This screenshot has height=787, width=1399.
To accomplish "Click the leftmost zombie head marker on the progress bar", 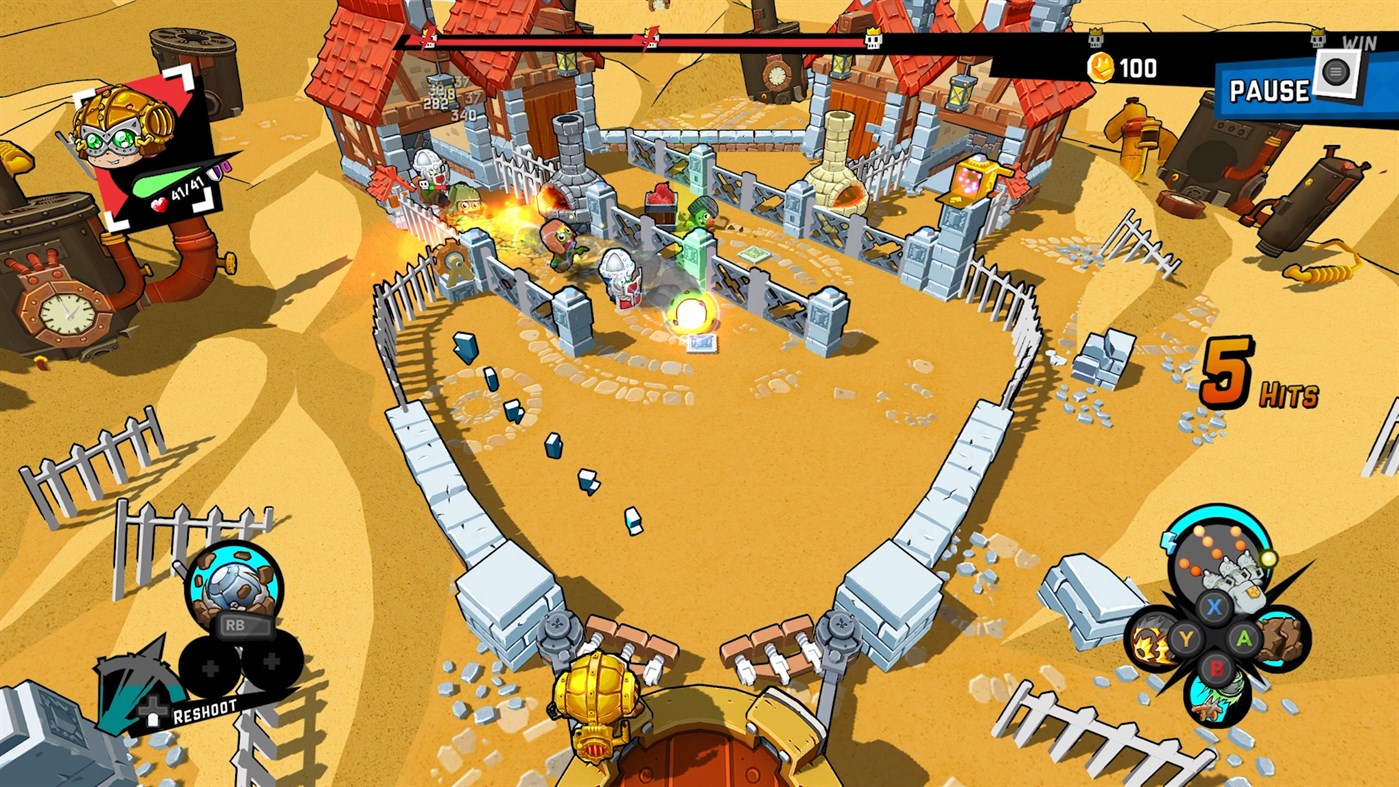I will [427, 38].
